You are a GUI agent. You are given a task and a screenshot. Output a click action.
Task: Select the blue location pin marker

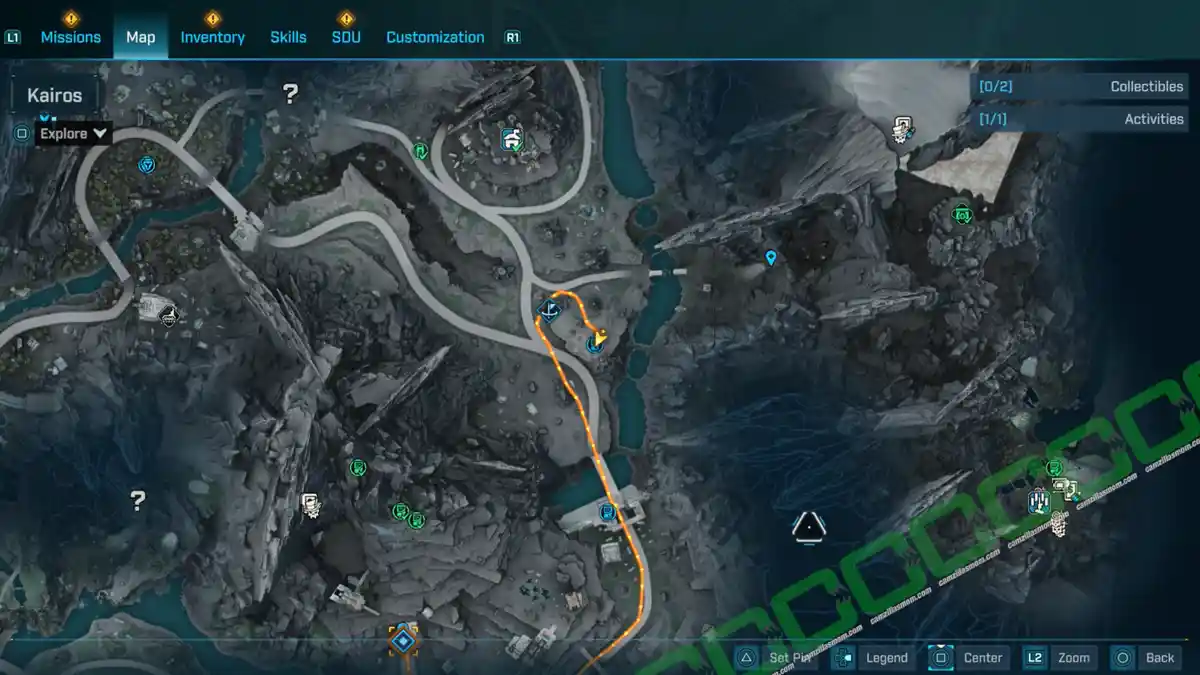point(771,258)
